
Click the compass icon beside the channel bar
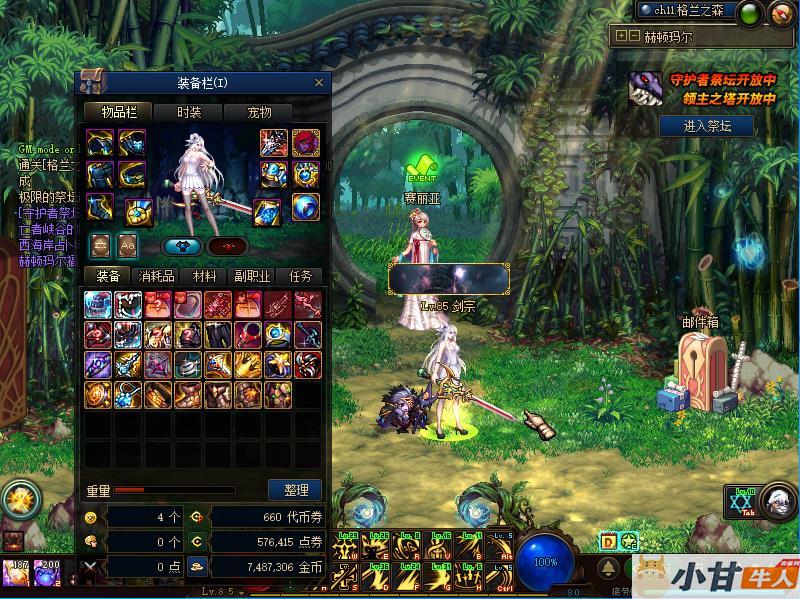[x=781, y=13]
